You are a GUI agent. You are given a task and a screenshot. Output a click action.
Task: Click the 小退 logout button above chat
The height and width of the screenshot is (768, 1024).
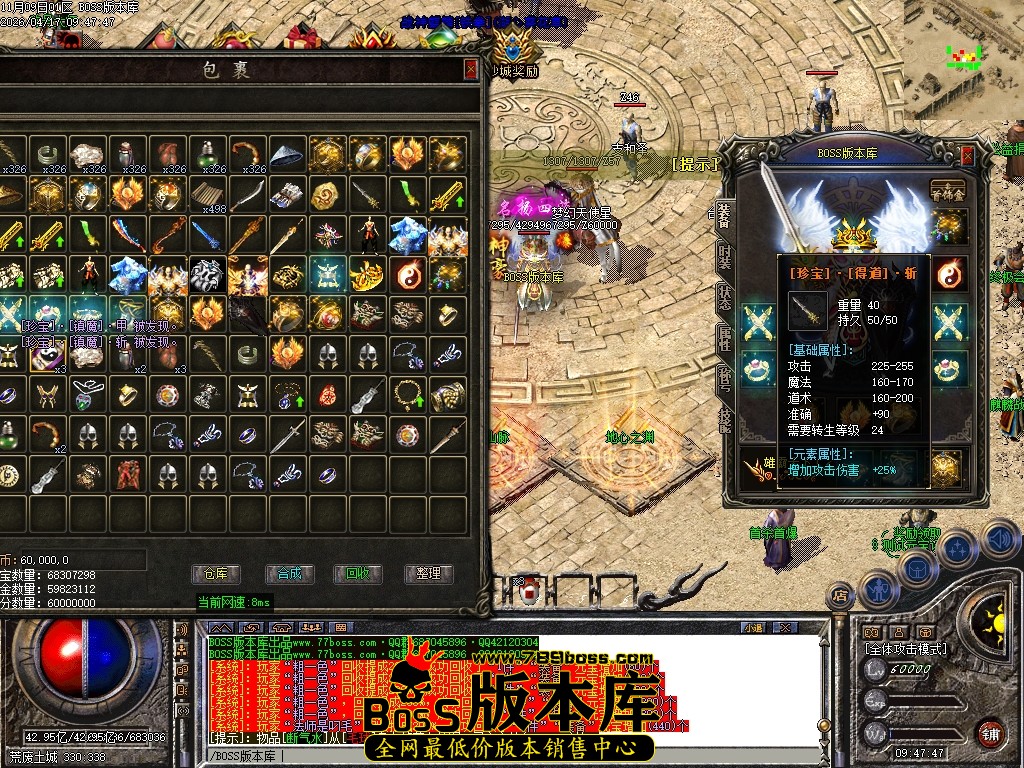coord(754,627)
